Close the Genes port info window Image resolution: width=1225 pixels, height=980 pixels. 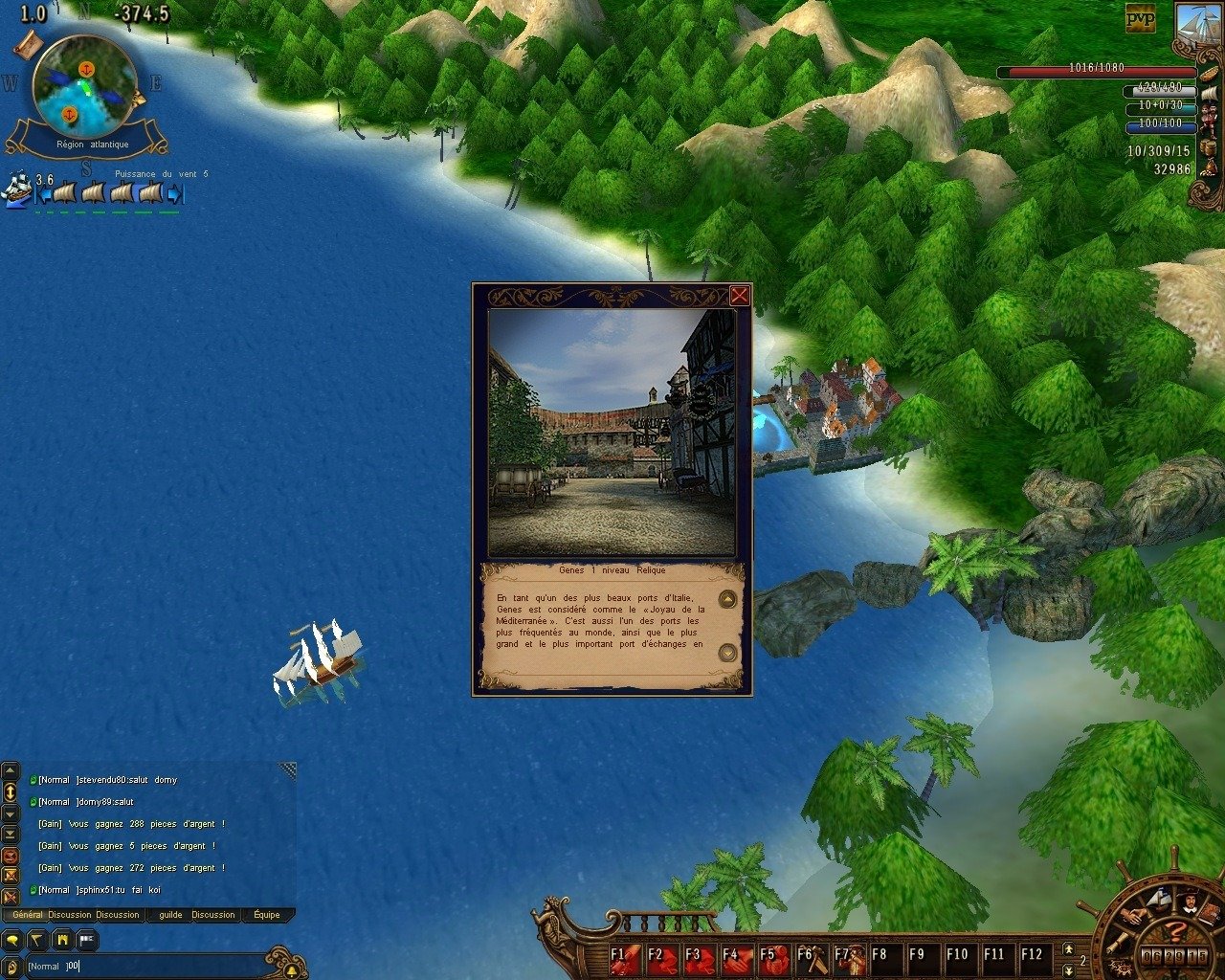coord(739,296)
